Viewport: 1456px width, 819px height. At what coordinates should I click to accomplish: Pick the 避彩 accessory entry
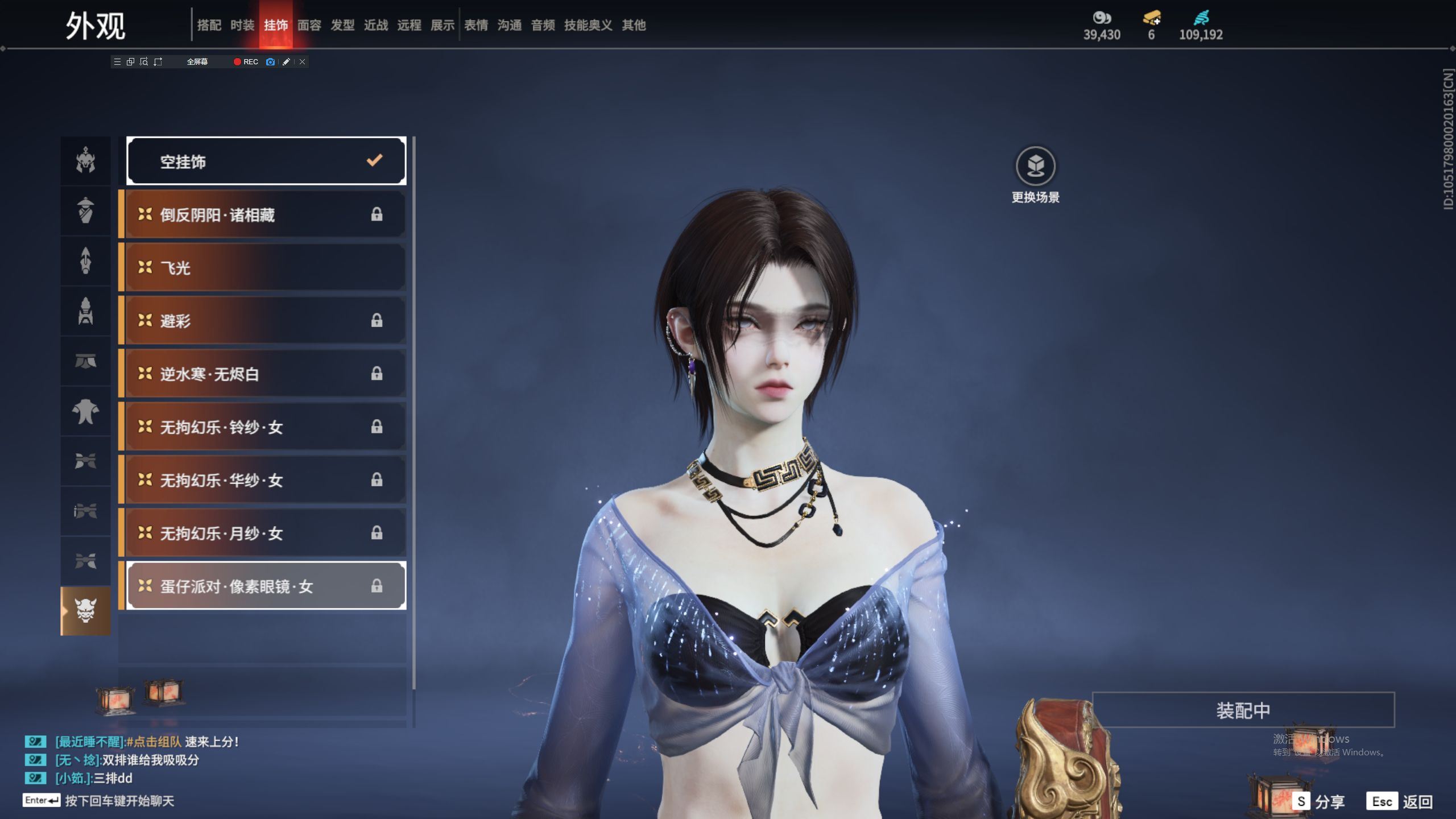click(x=265, y=321)
